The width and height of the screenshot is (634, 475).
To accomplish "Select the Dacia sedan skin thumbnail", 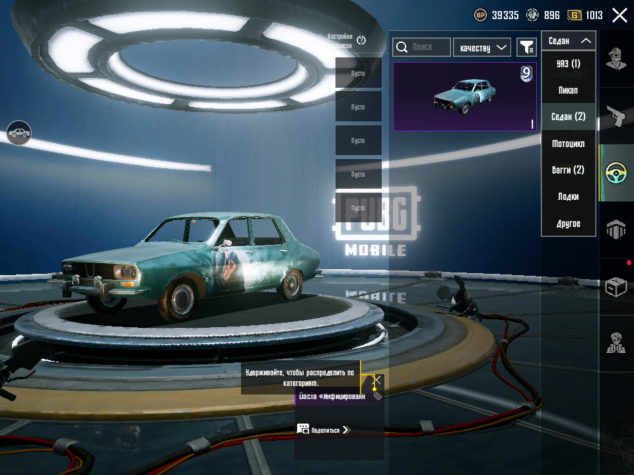I will click(x=465, y=97).
